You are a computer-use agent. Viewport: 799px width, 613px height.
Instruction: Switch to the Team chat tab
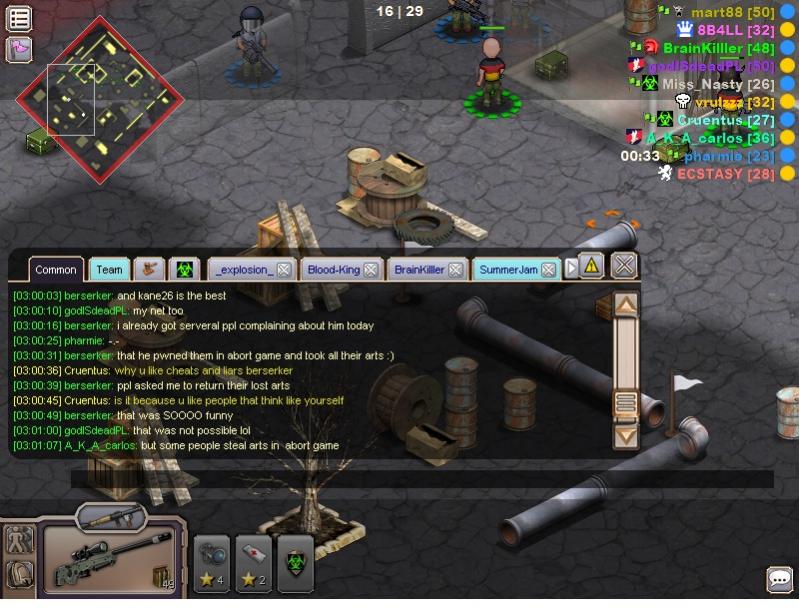pyautogui.click(x=109, y=269)
